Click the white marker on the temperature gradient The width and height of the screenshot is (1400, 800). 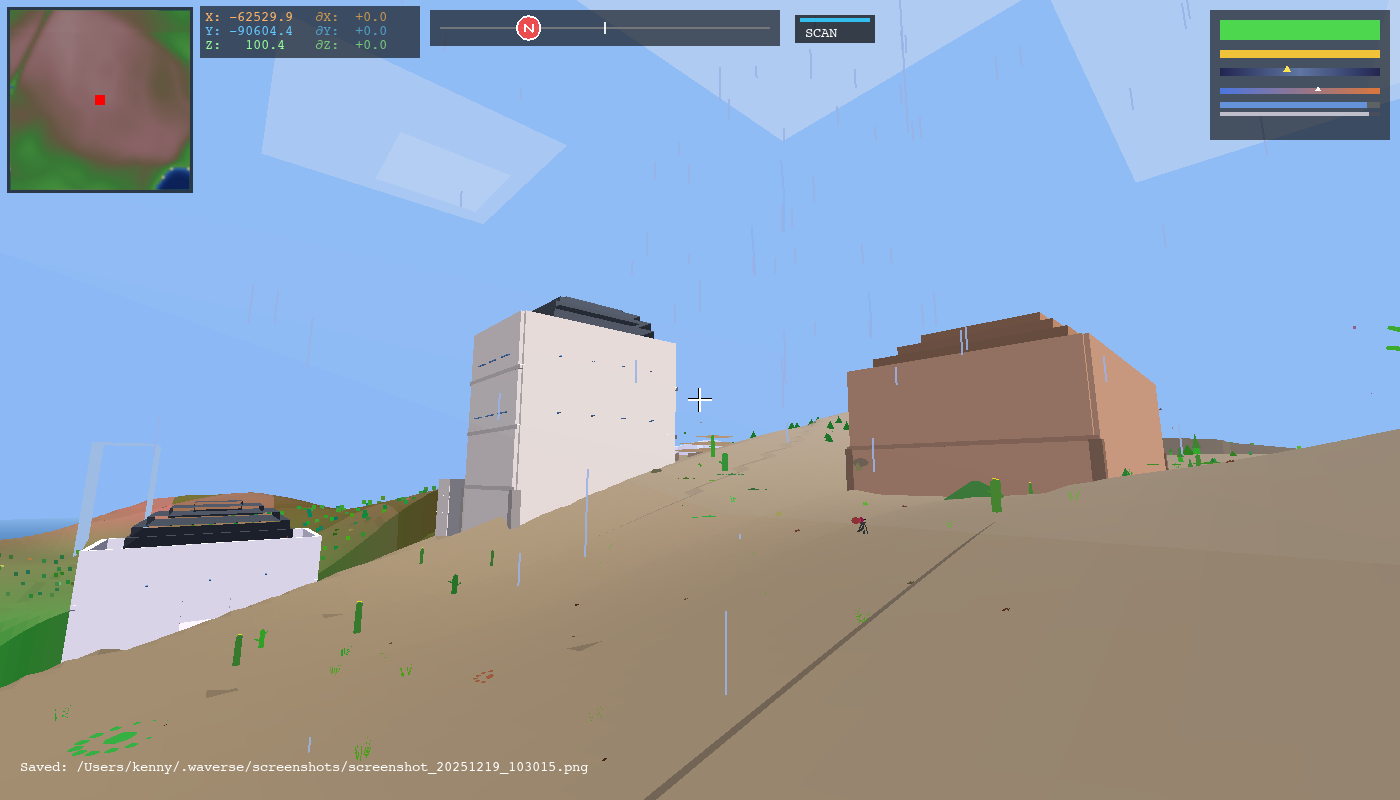pos(1317,88)
